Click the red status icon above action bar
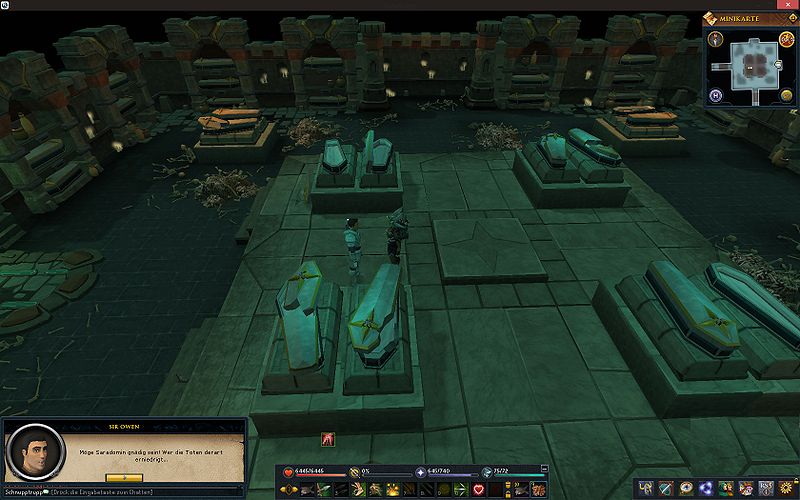 coord(327,438)
